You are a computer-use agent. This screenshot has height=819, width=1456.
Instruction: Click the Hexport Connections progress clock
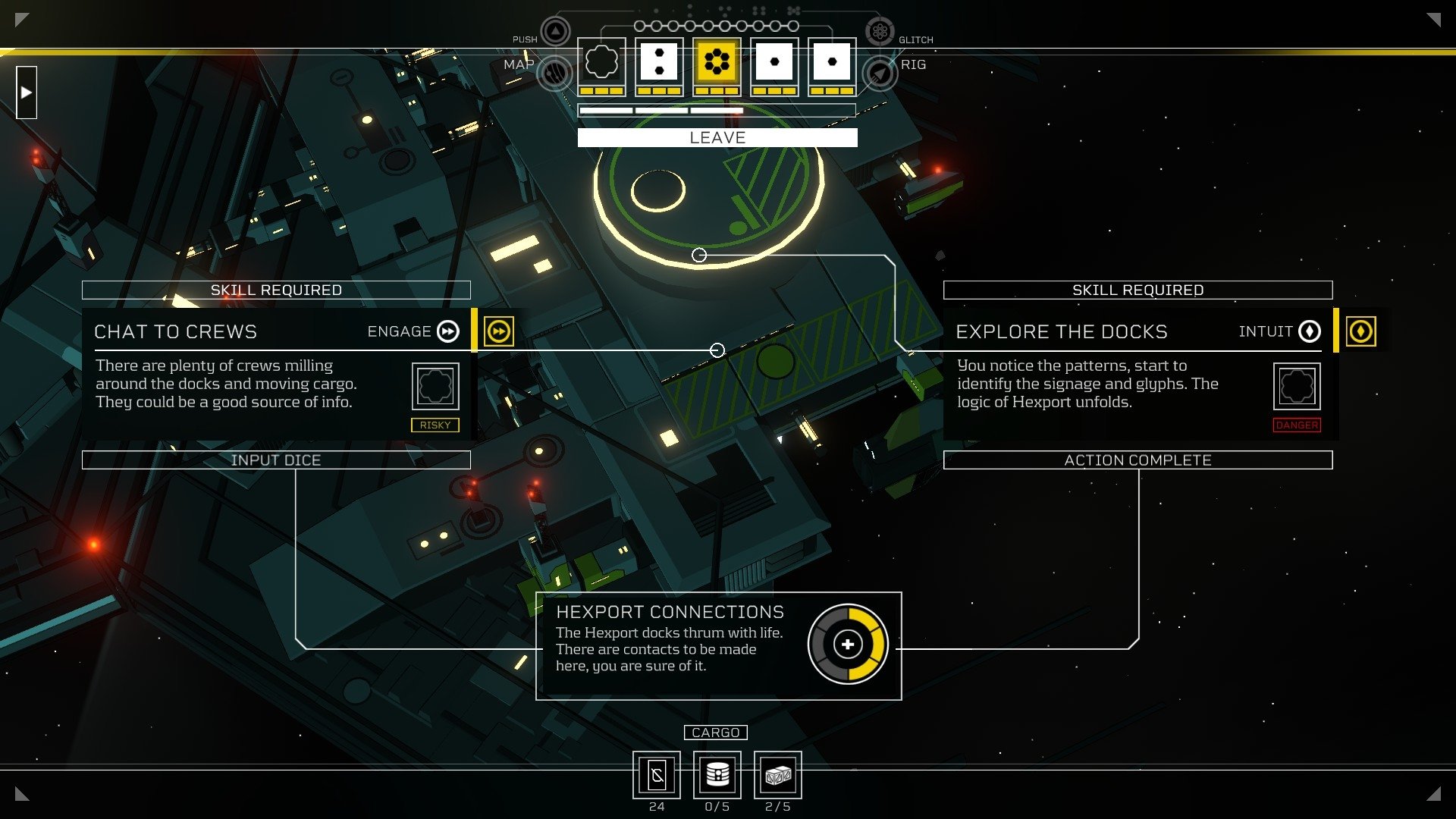(x=848, y=644)
